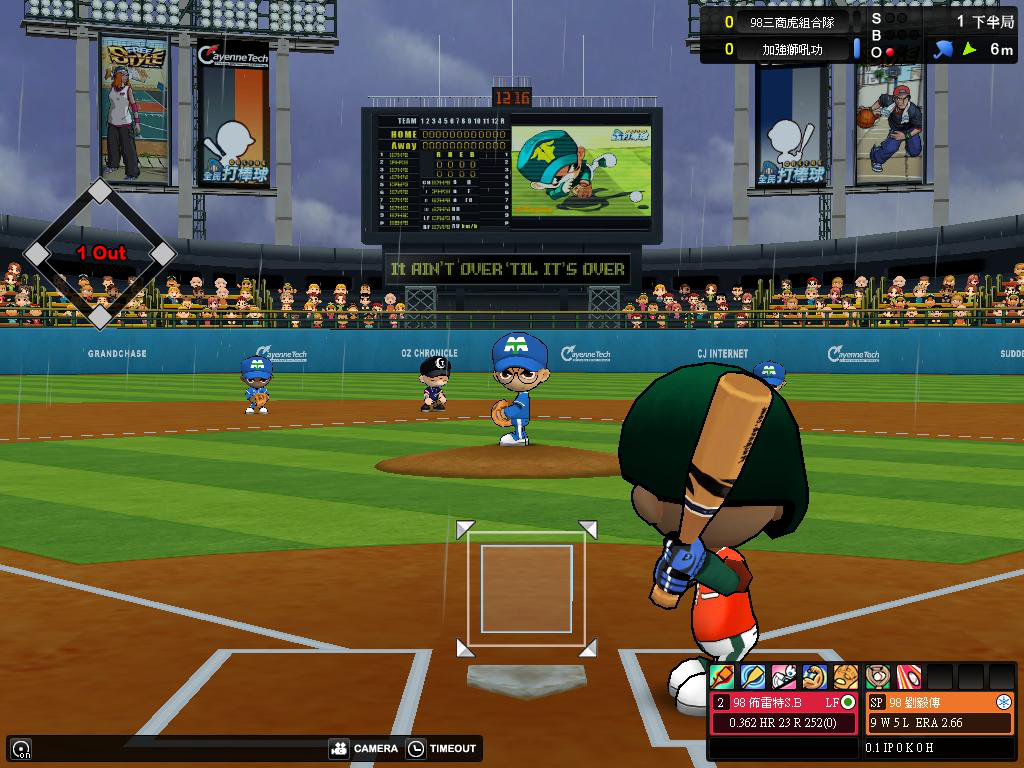The image size is (1024, 768).
Task: Click the pitch zone strike box
Action: pos(527,588)
